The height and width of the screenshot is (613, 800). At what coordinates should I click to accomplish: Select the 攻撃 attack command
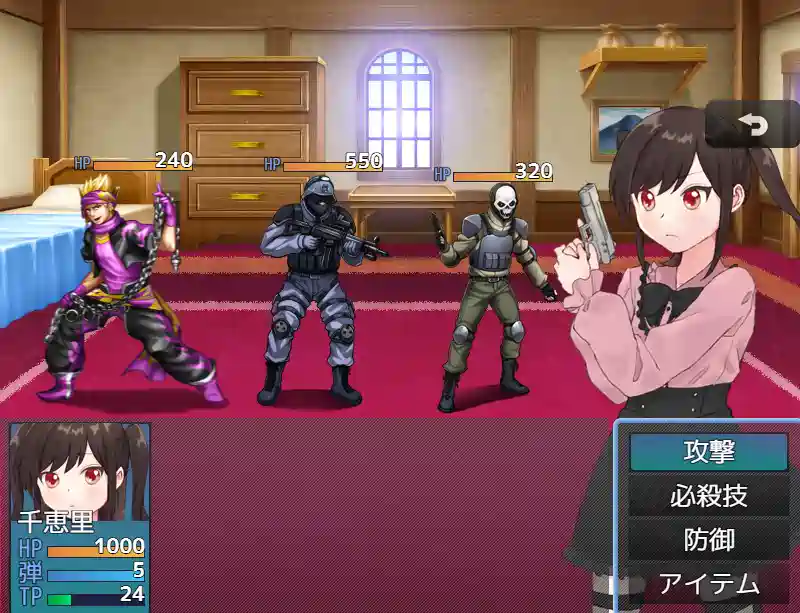pyautogui.click(x=708, y=452)
